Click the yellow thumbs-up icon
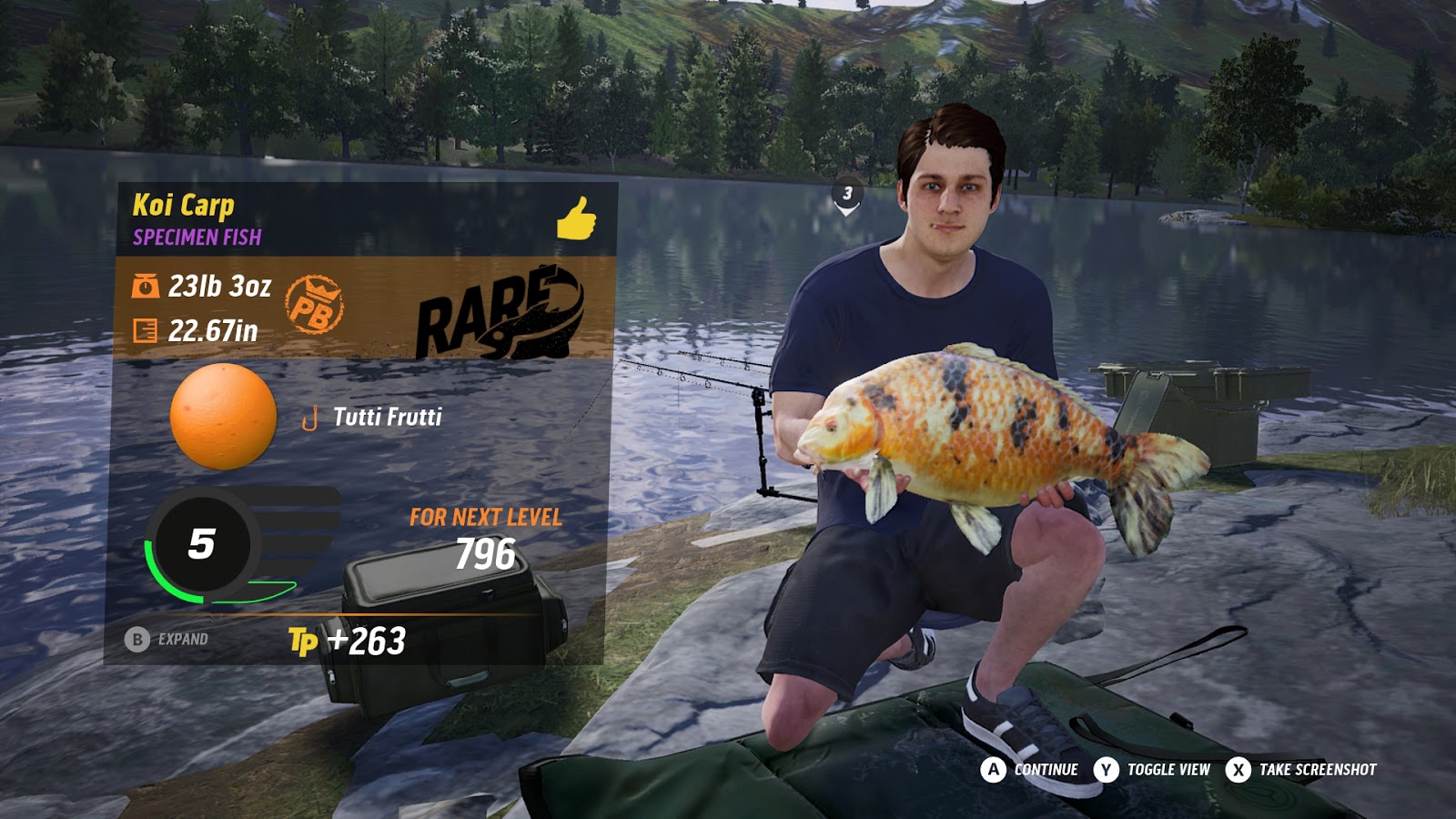 pos(576,218)
